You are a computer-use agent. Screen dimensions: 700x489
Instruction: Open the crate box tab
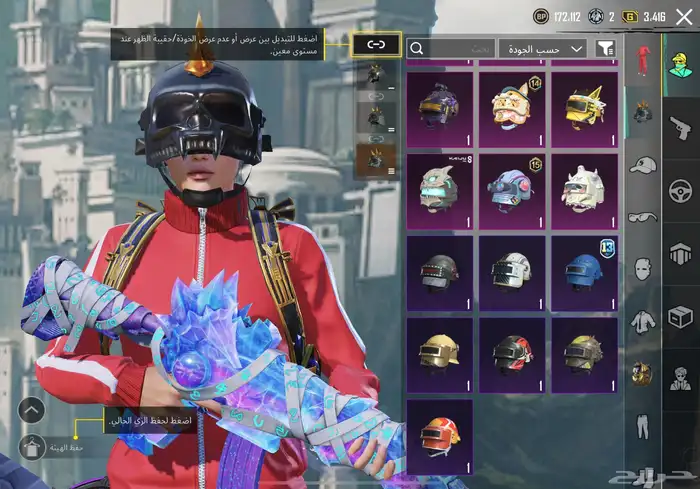(680, 317)
